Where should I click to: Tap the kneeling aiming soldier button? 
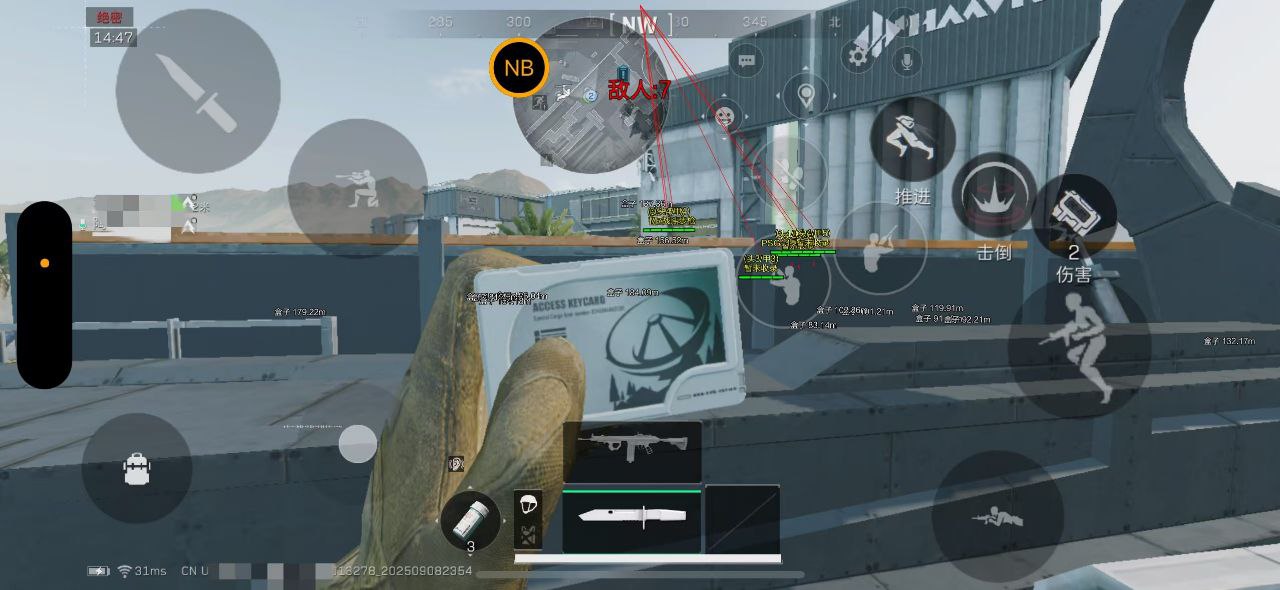(357, 188)
